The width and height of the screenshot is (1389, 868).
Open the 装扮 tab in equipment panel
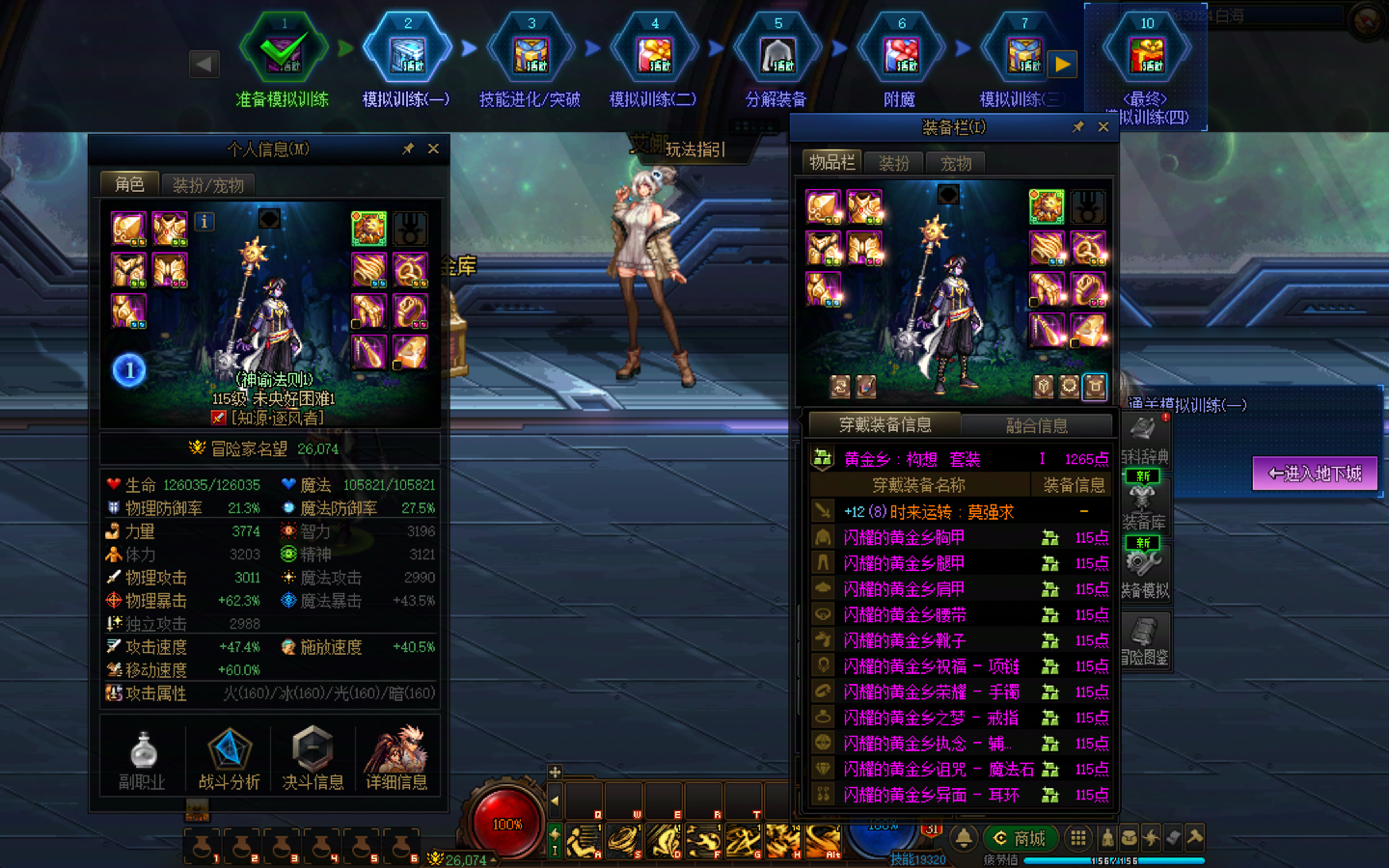coord(894,163)
